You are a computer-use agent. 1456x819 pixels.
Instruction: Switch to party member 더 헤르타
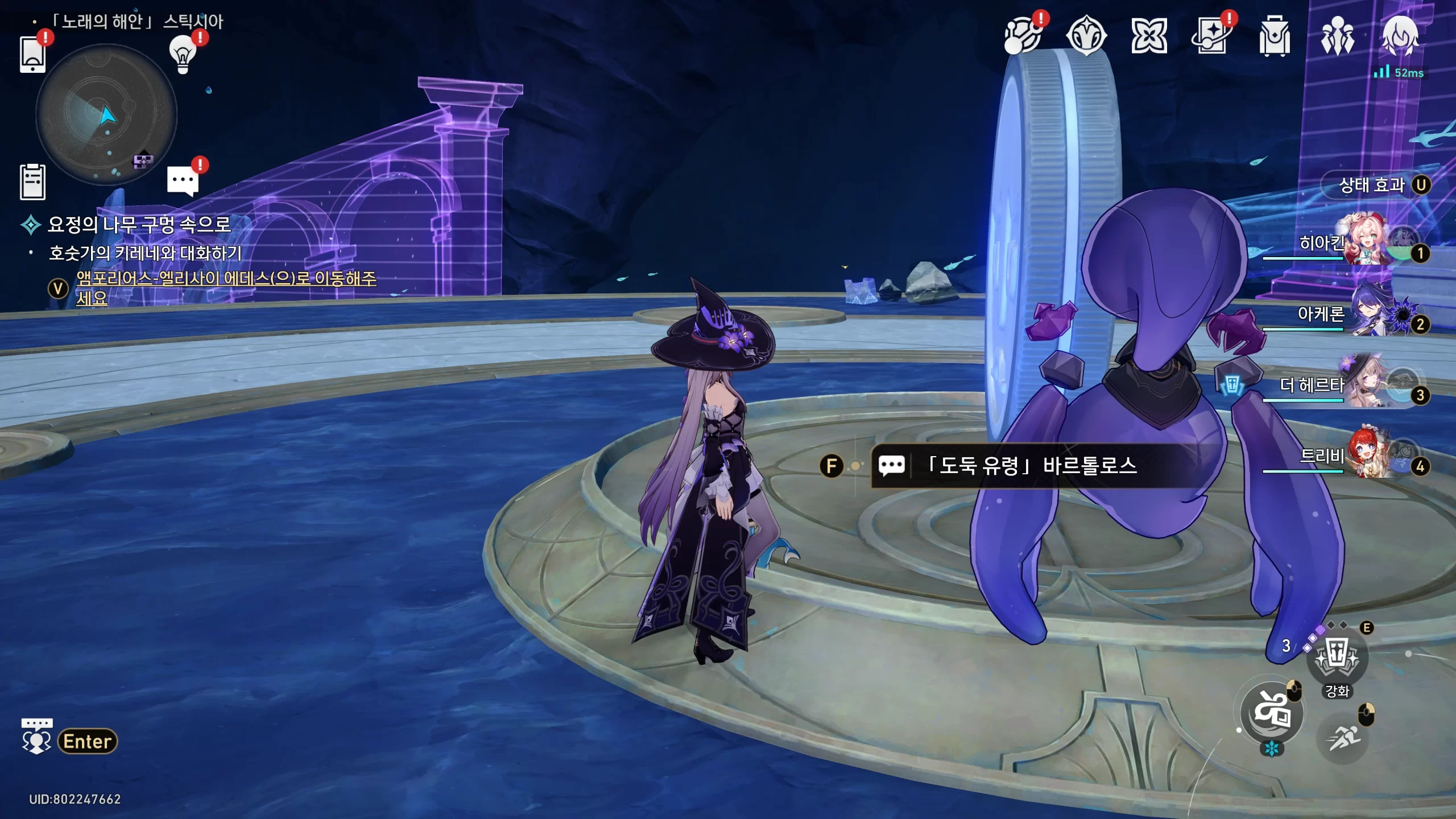1365,384
